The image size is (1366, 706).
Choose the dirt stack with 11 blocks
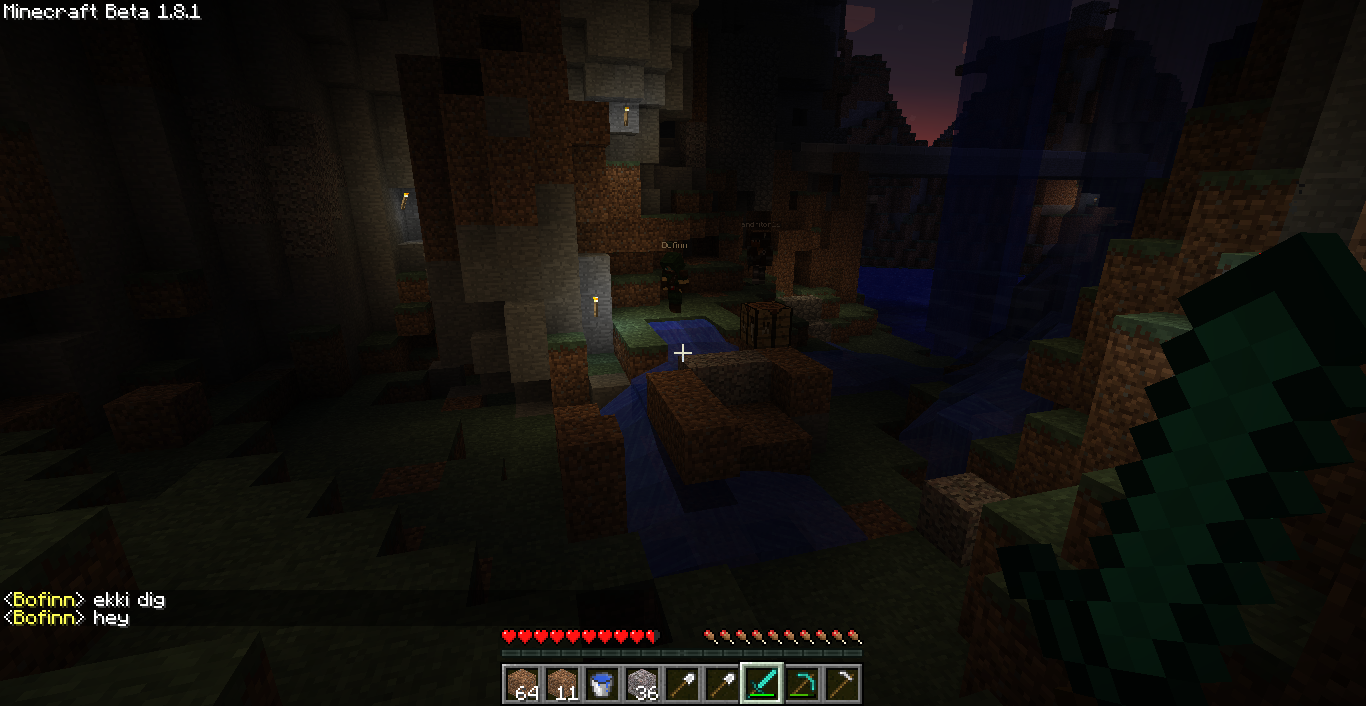[x=562, y=684]
